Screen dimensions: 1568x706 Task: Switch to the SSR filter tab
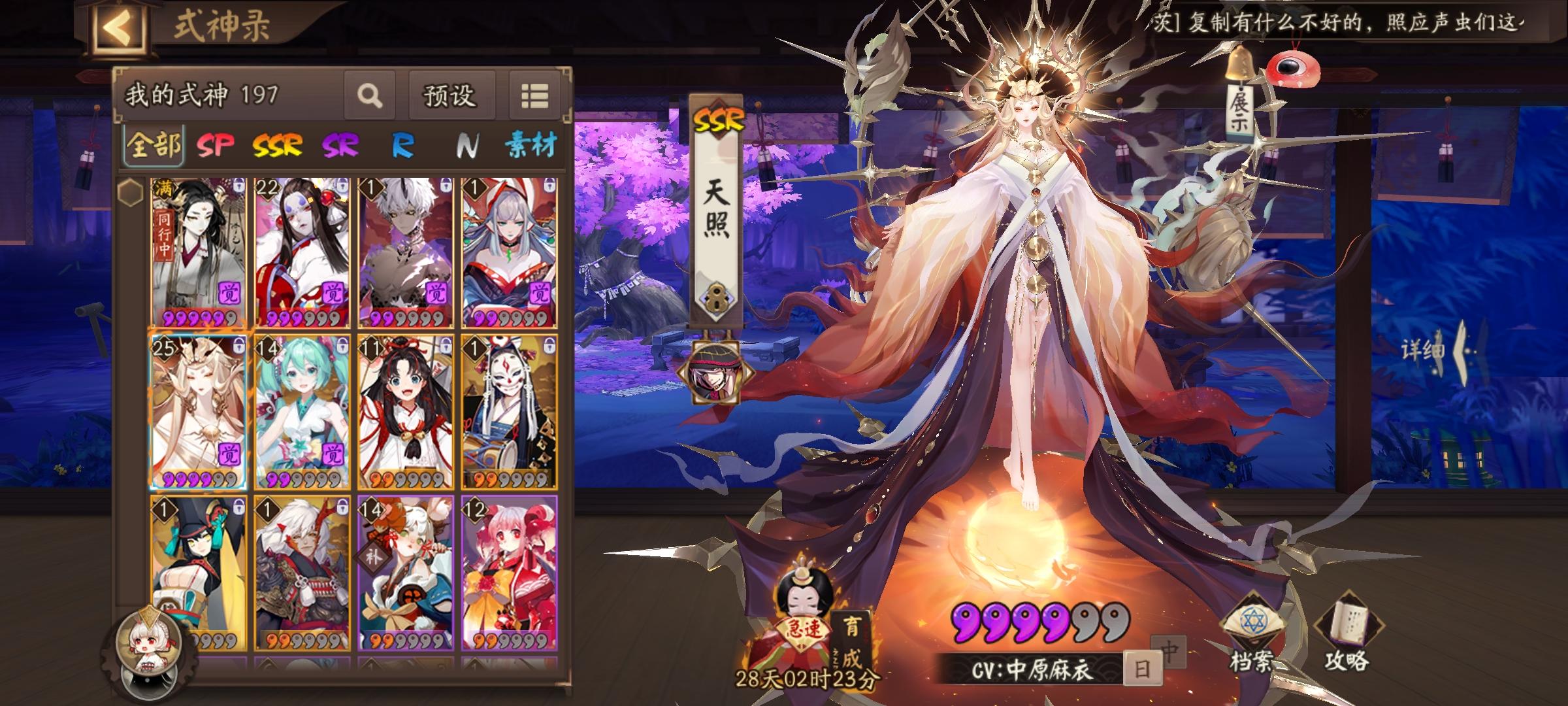[x=277, y=145]
